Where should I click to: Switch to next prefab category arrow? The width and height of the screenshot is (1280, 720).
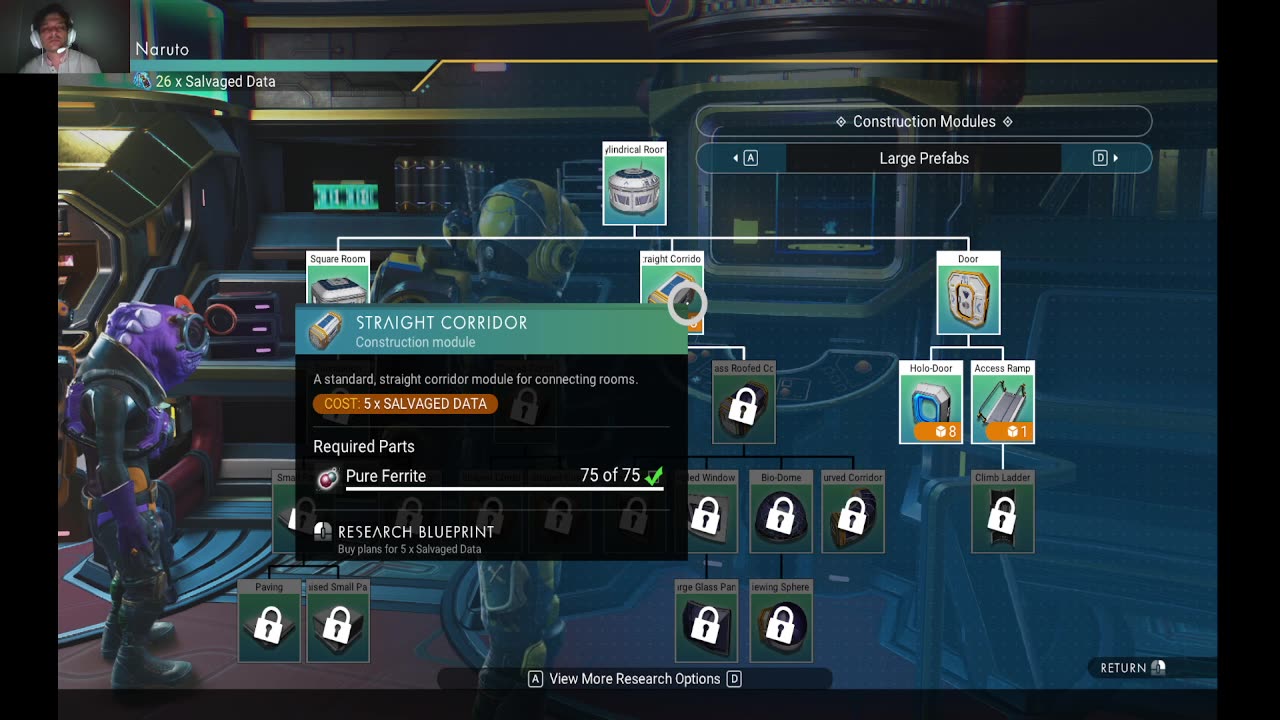[x=1105, y=158]
